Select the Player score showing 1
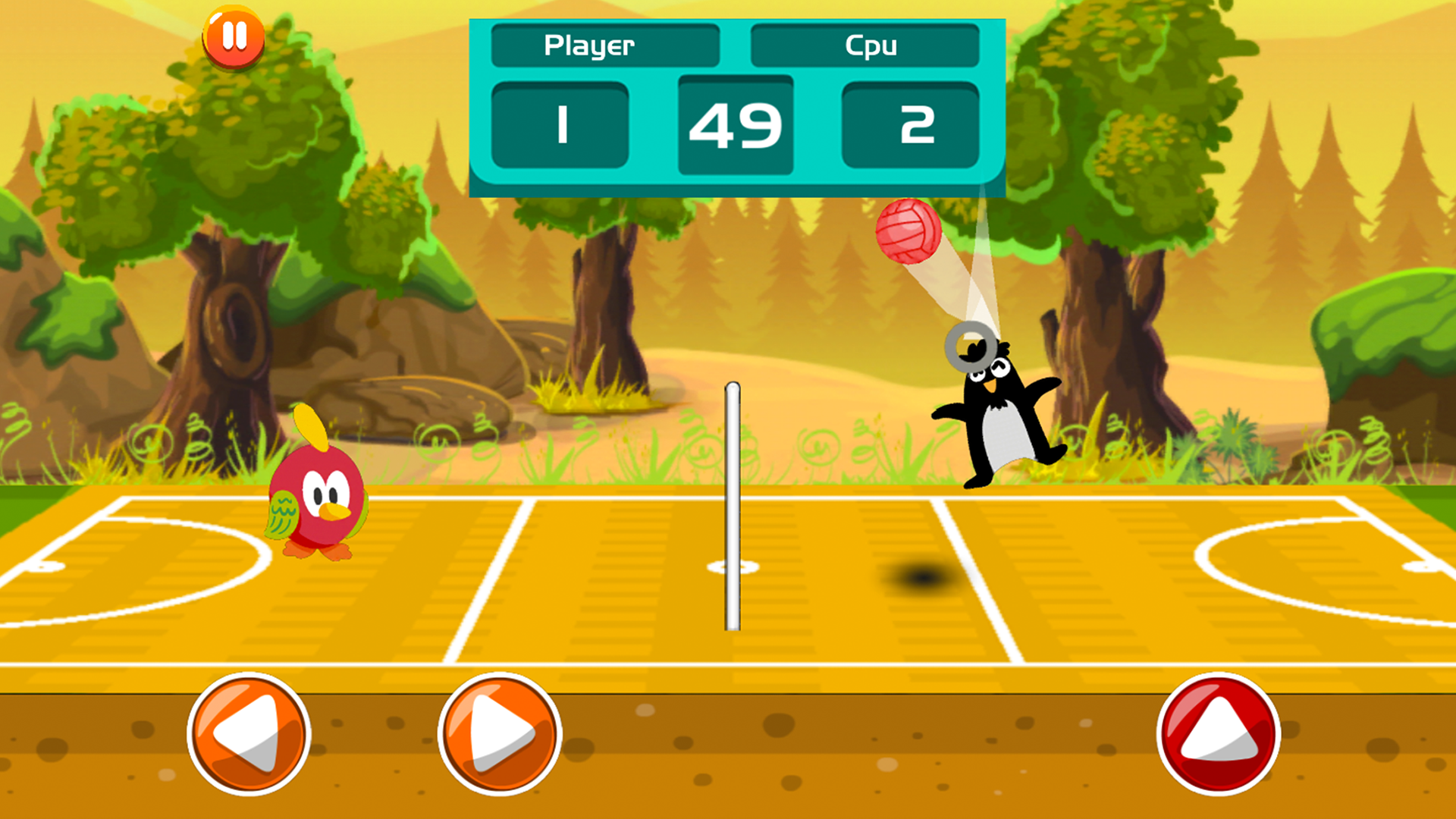Viewport: 1456px width, 819px height. (561, 124)
